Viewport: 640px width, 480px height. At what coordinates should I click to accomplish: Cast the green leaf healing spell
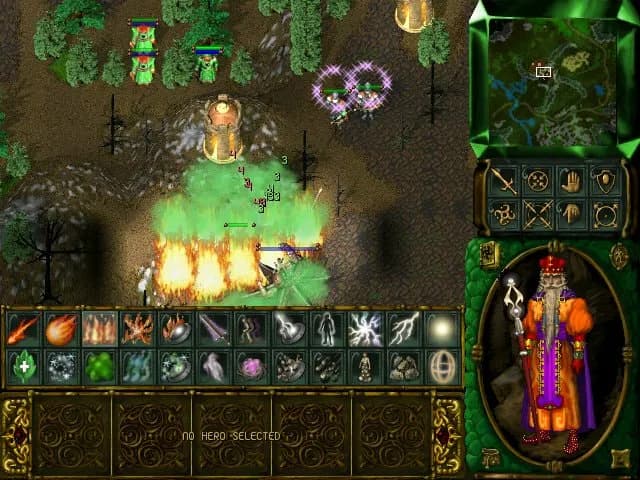click(21, 367)
